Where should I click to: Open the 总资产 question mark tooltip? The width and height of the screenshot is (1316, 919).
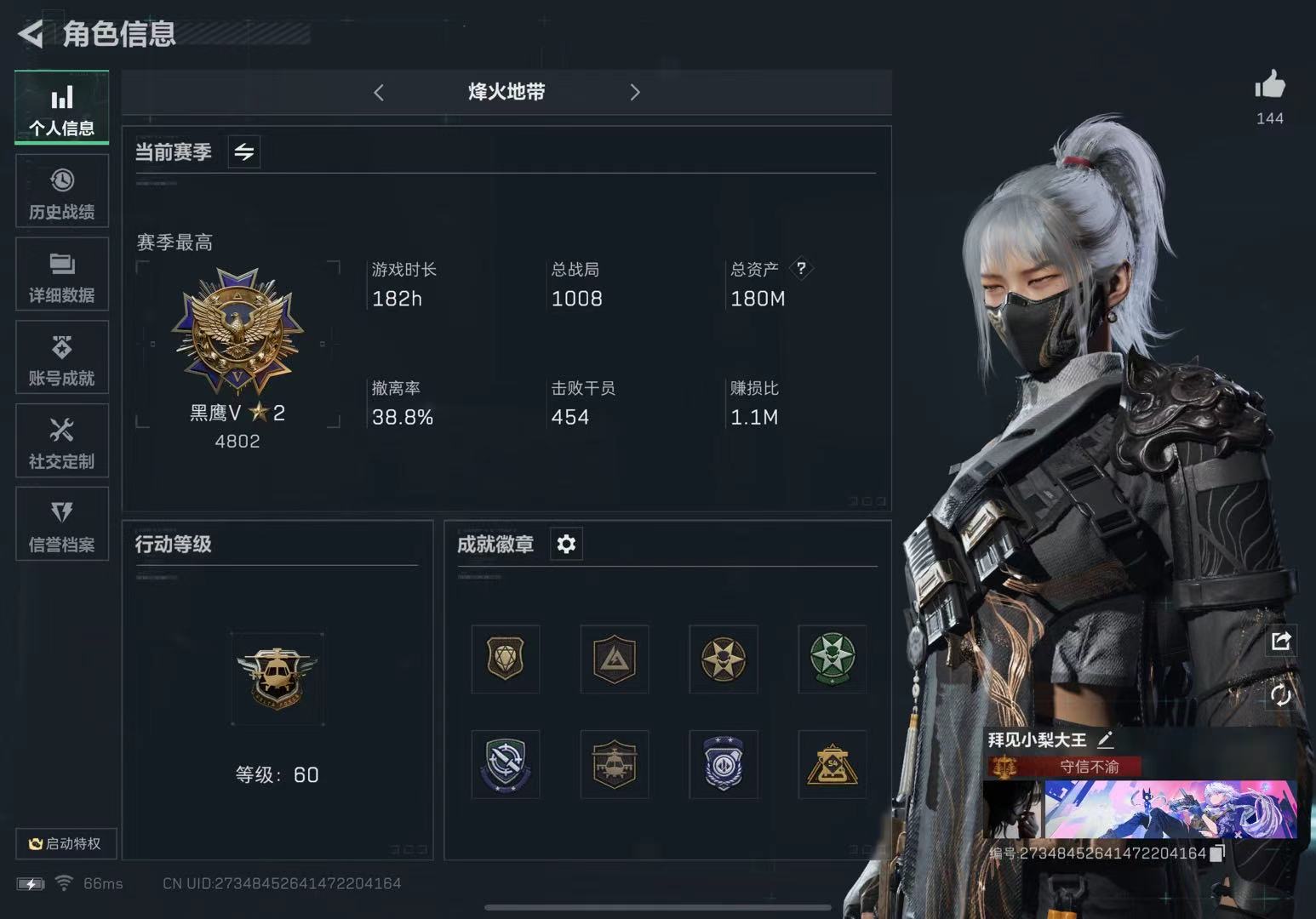pyautogui.click(x=800, y=269)
